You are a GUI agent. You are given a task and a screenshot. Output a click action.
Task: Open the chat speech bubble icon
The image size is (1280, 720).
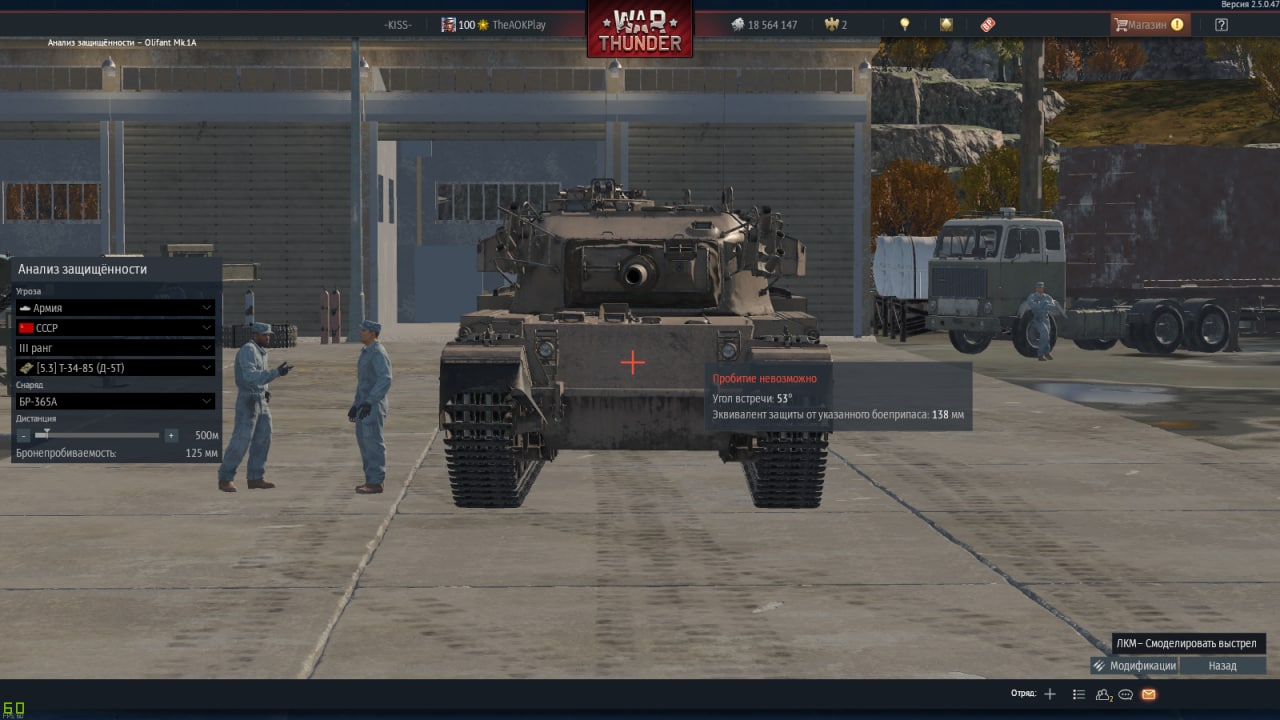(x=1125, y=694)
